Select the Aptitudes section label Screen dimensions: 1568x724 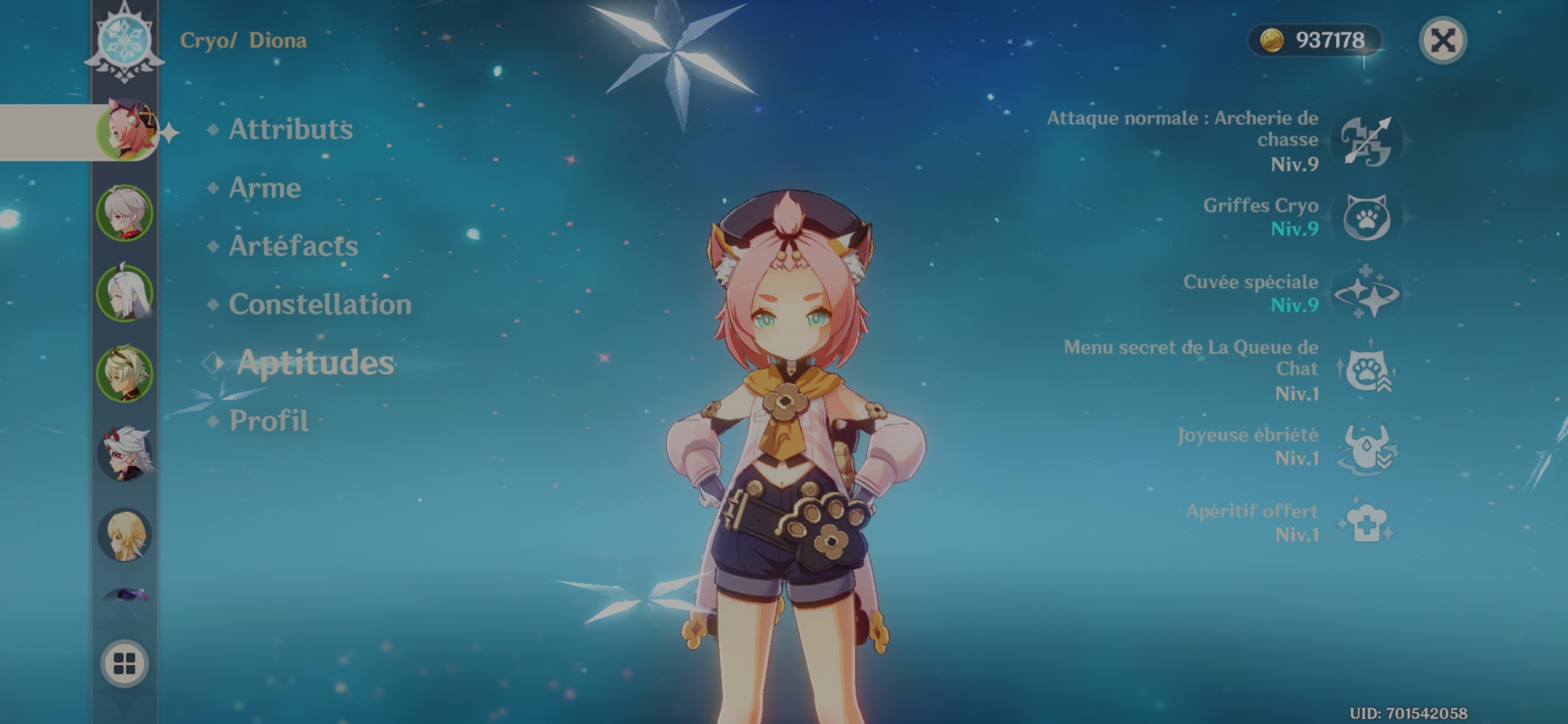315,364
